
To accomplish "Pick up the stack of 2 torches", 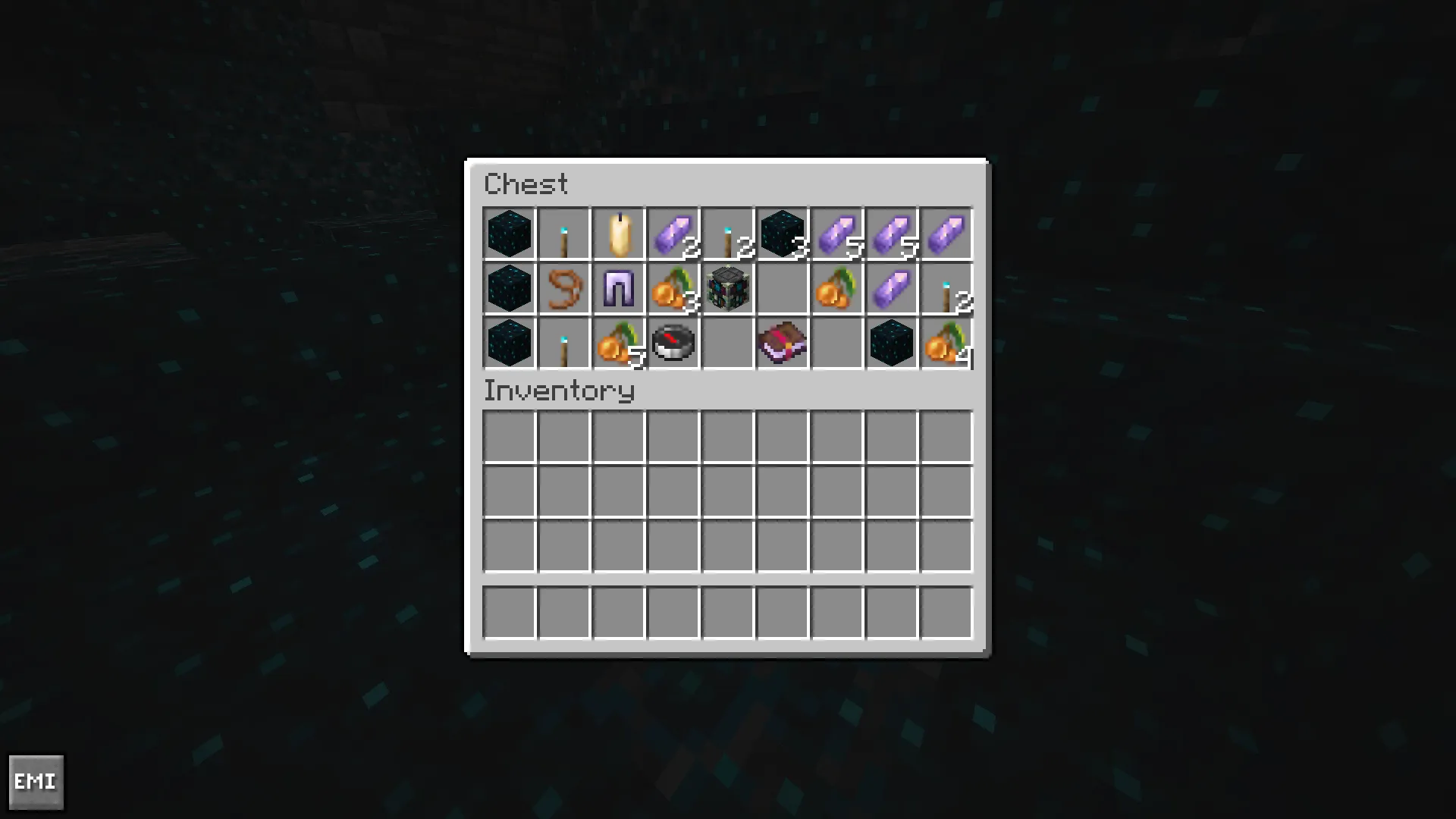I will (728, 233).
